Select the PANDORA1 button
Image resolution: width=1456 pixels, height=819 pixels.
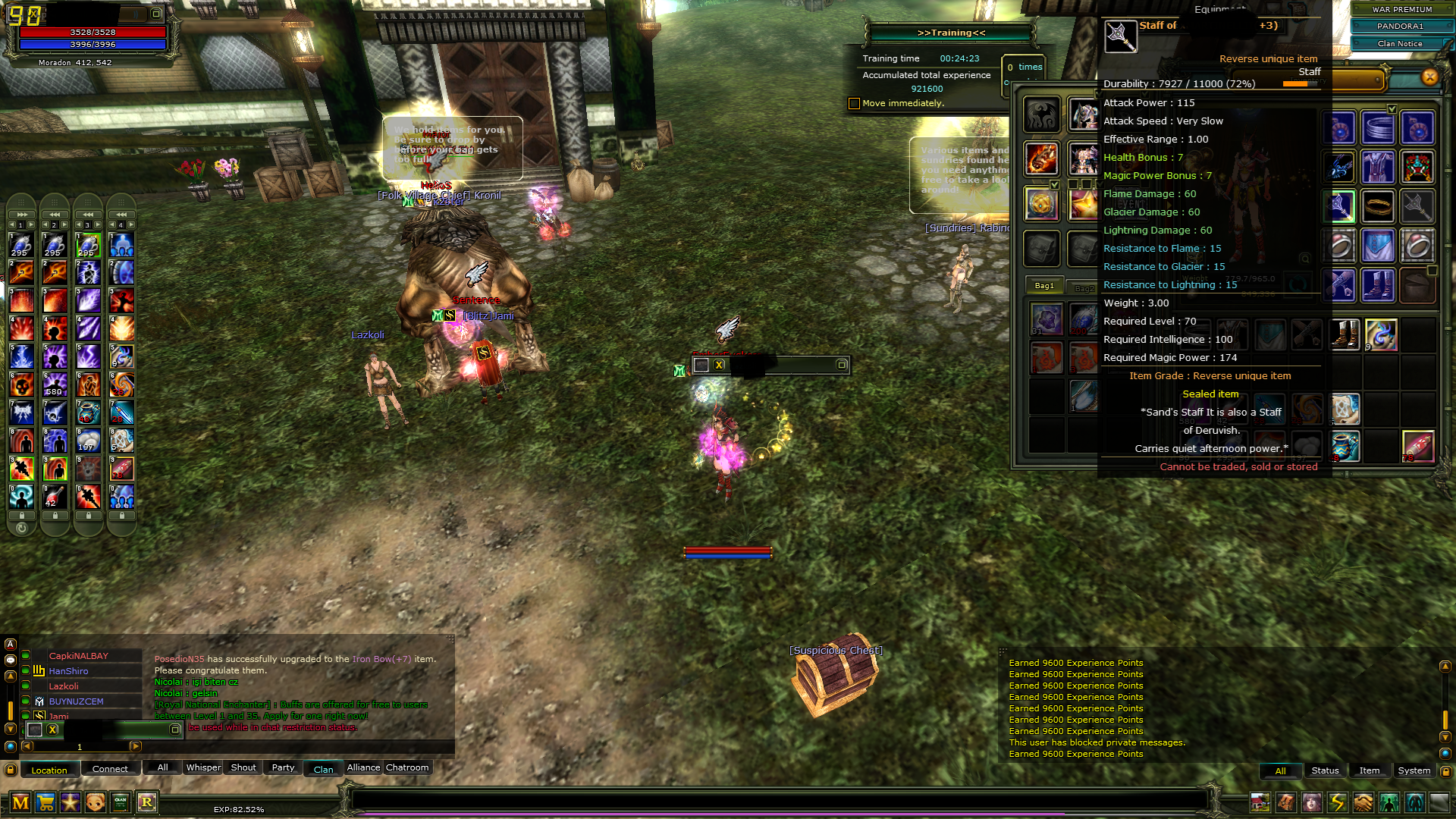point(1400,27)
